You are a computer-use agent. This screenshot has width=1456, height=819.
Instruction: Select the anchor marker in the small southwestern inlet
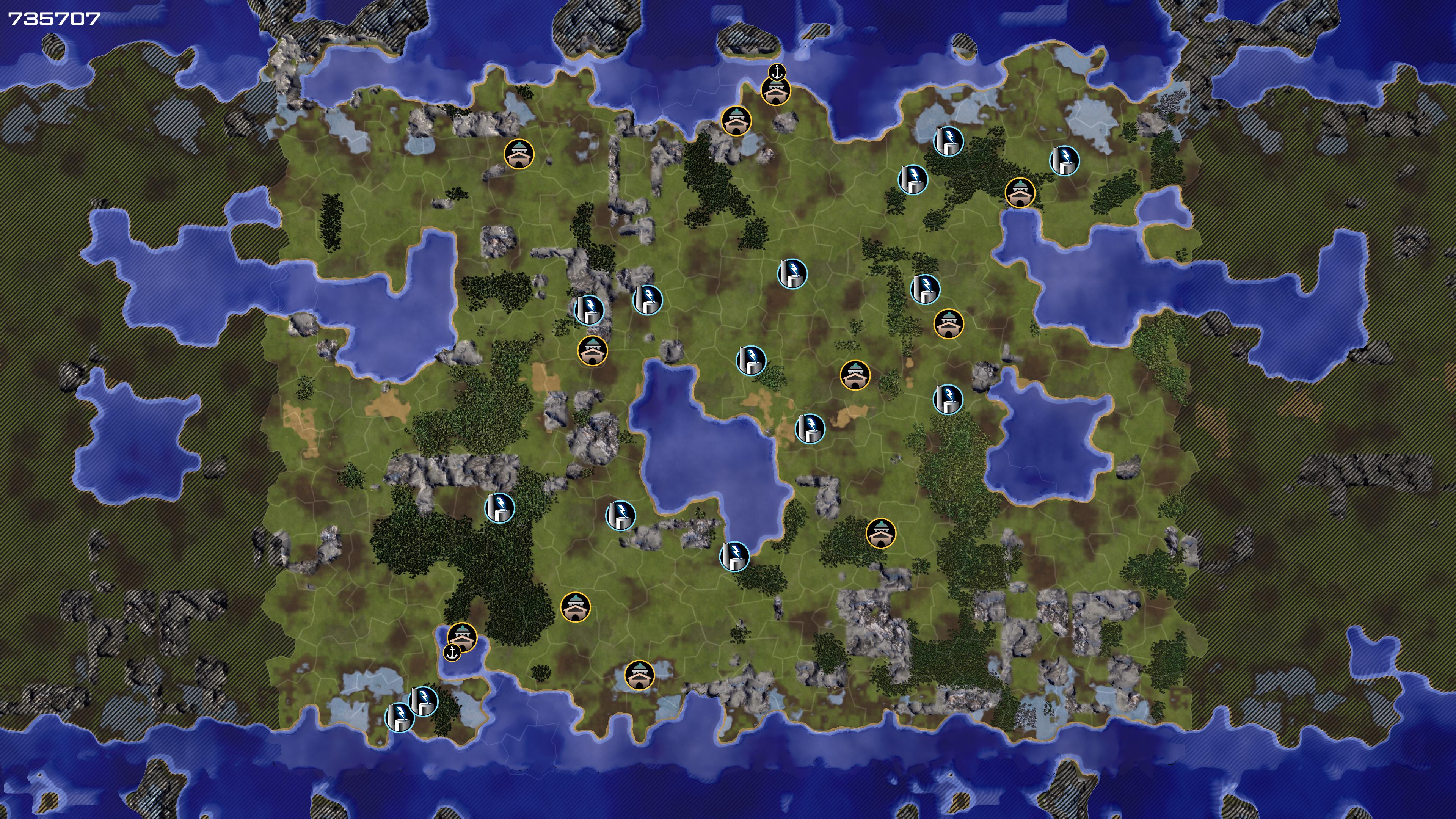[x=452, y=653]
